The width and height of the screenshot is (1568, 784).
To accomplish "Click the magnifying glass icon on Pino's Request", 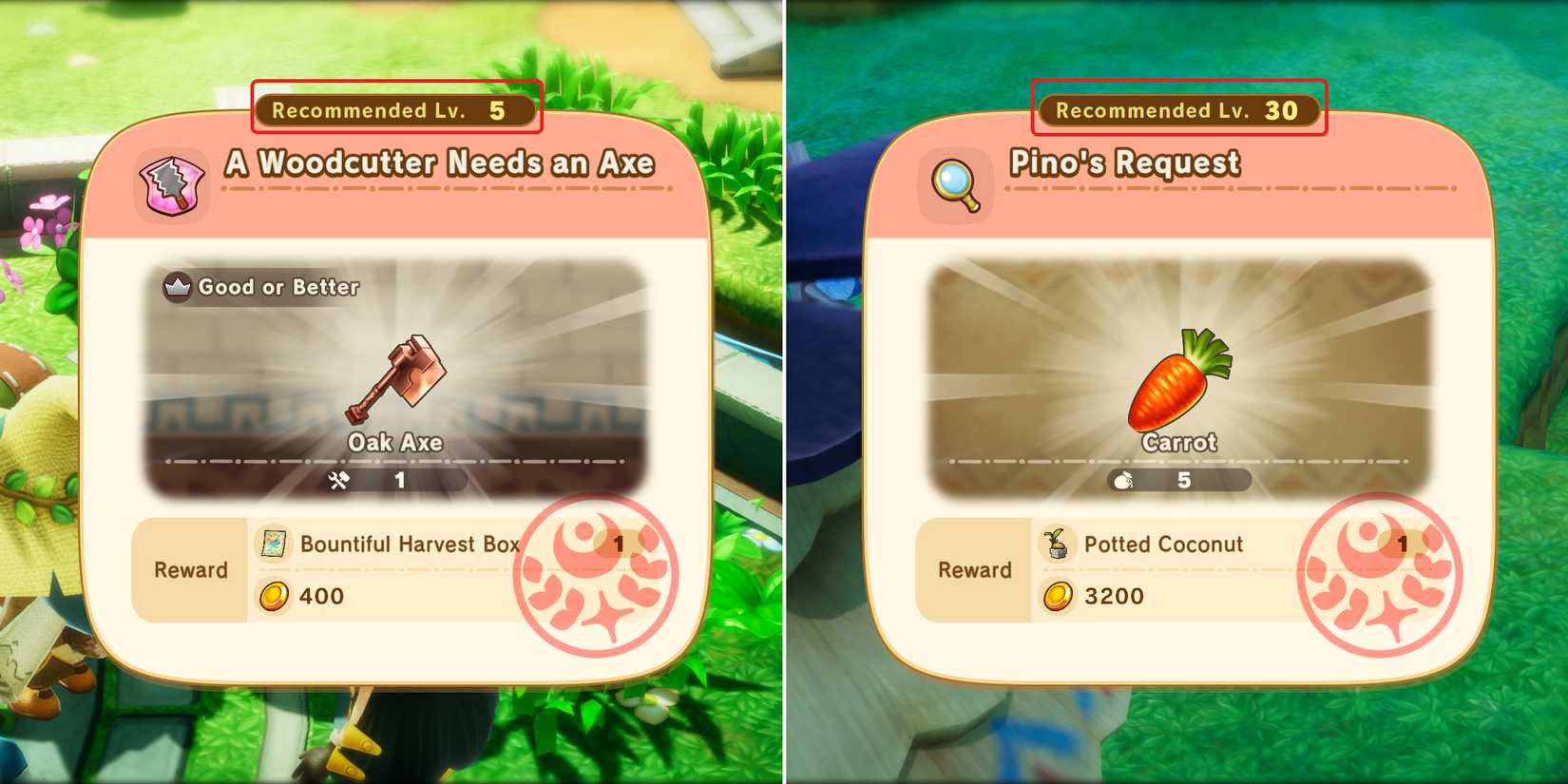I will point(953,183).
